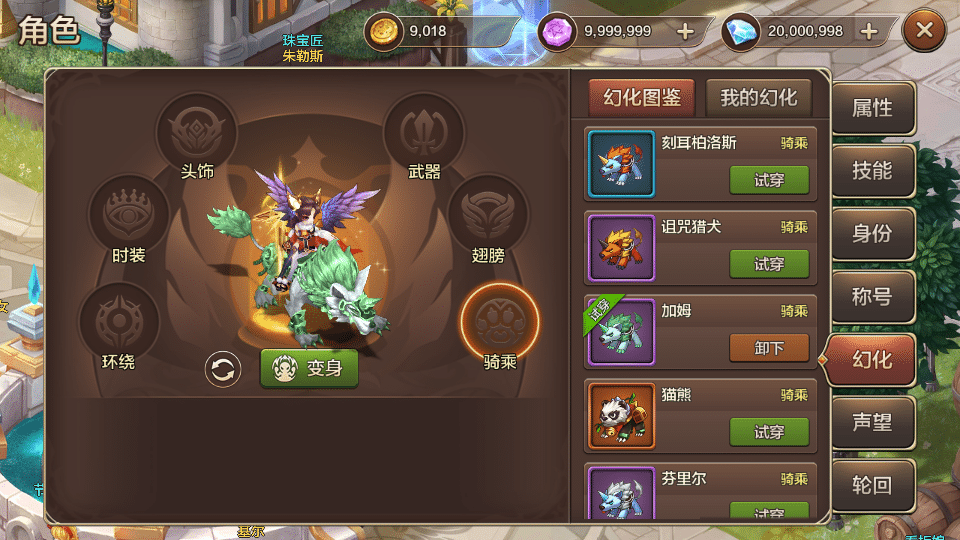Switch to the 幻化图鉴 tab
Image resolution: width=960 pixels, height=540 pixels.
tap(642, 98)
